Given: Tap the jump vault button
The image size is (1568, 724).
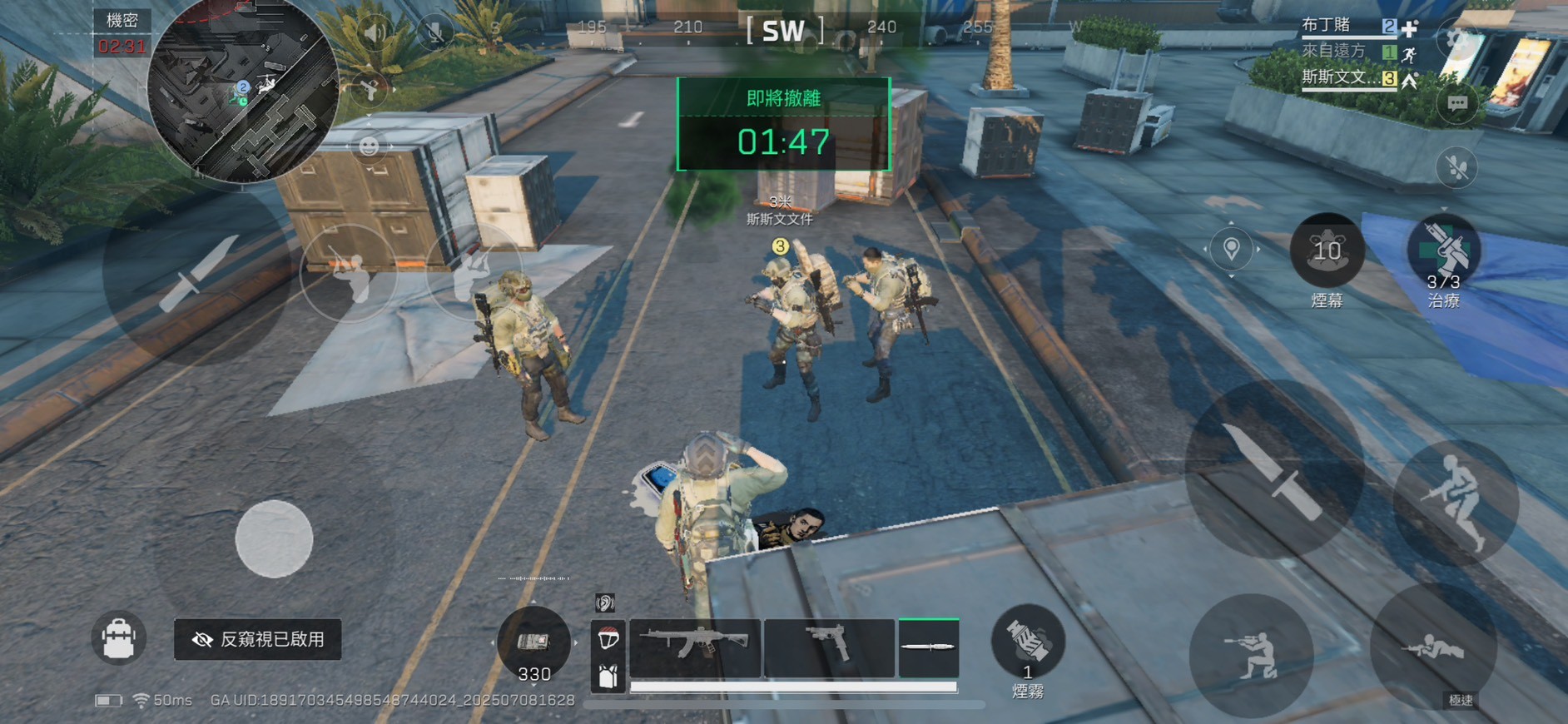Looking at the screenshot, I should (x=1455, y=502).
